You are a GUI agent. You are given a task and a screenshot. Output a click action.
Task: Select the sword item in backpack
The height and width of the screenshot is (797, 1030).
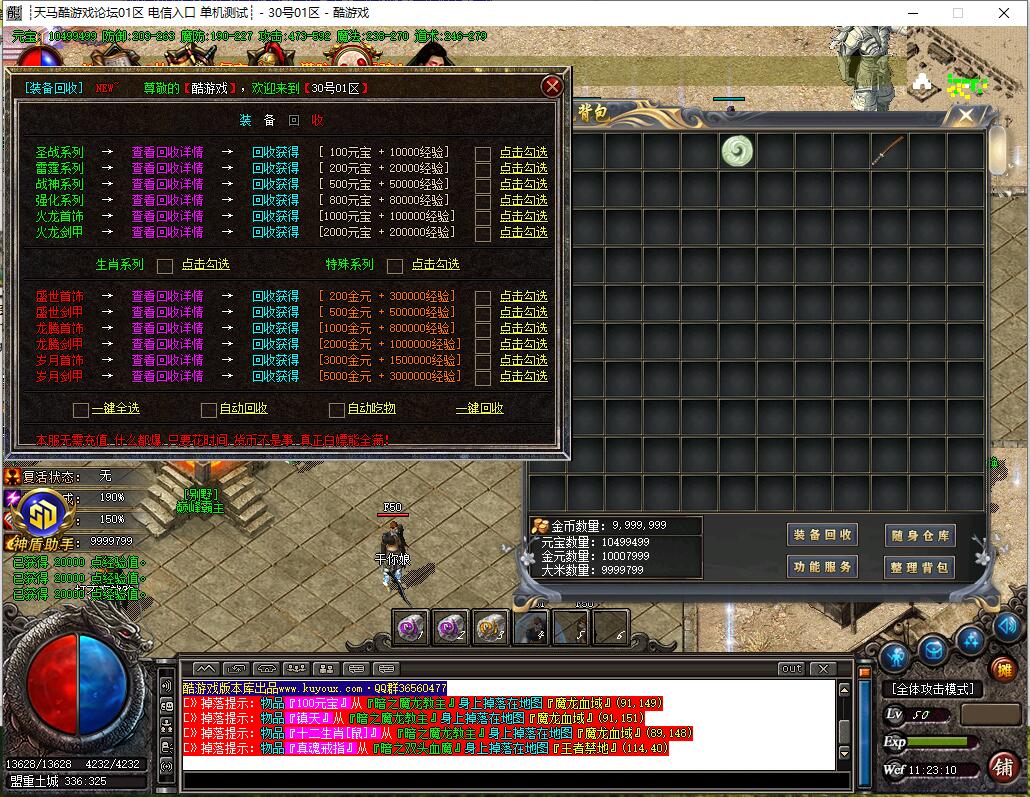click(888, 151)
